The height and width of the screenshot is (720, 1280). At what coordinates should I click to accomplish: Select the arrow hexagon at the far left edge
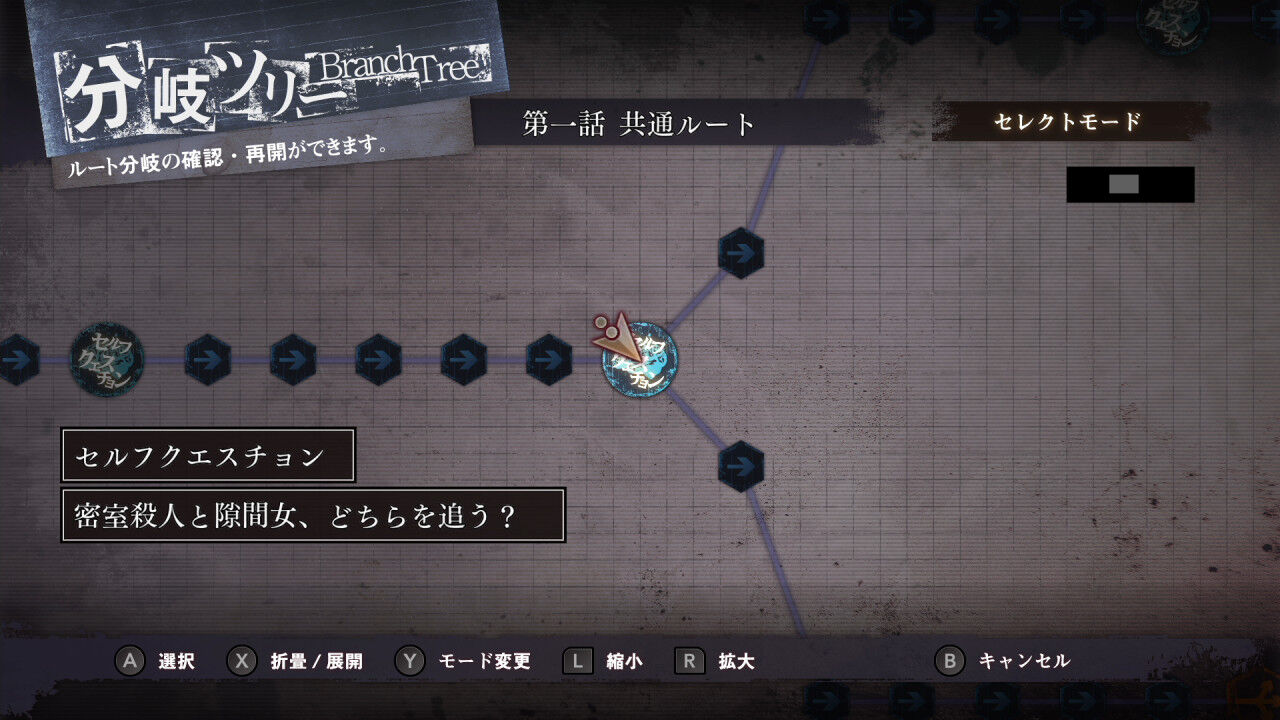pos(15,360)
